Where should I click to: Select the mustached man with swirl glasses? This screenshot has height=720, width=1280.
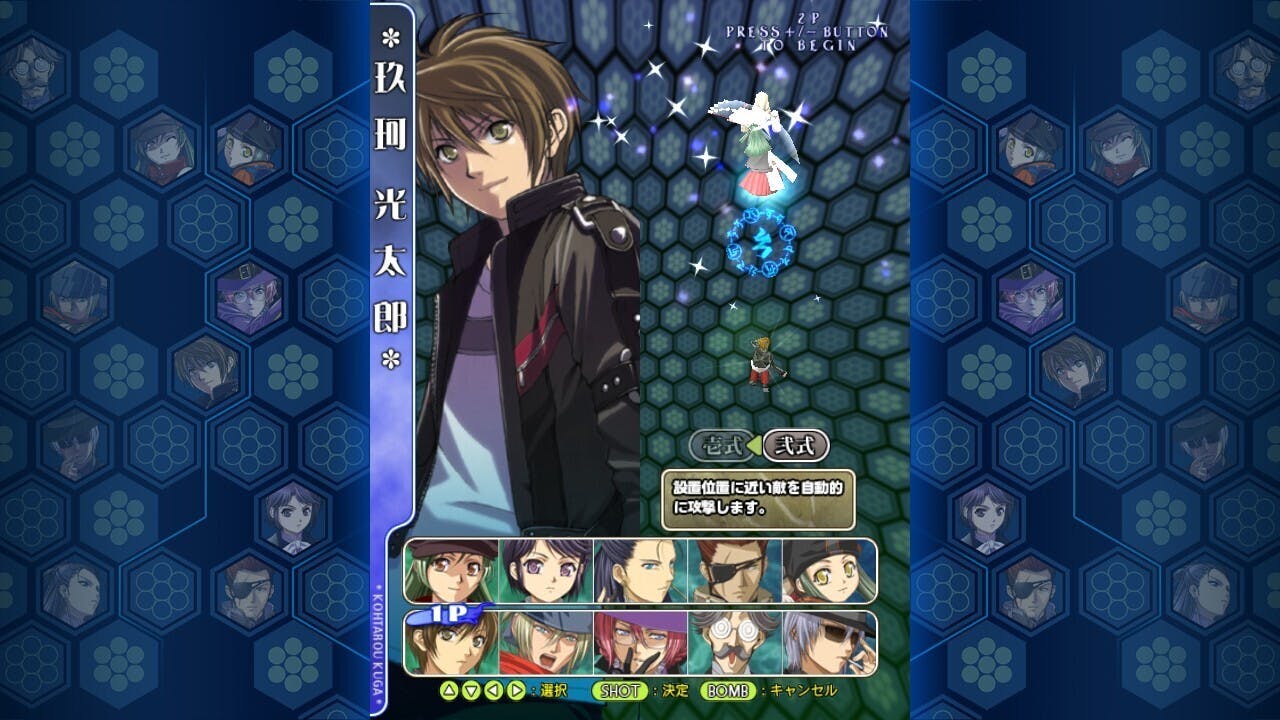pyautogui.click(x=734, y=643)
